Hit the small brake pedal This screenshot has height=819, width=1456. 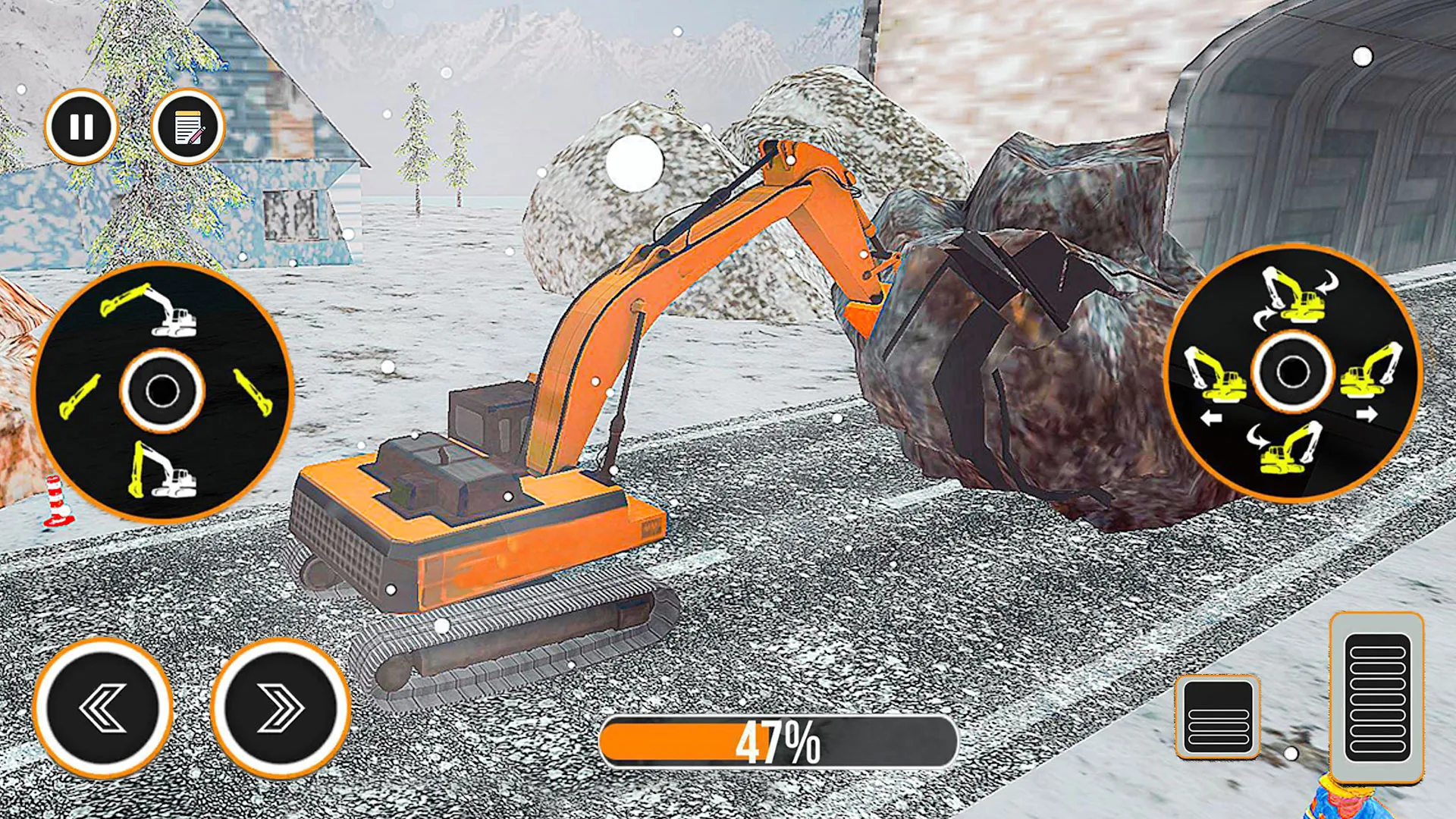(1218, 716)
